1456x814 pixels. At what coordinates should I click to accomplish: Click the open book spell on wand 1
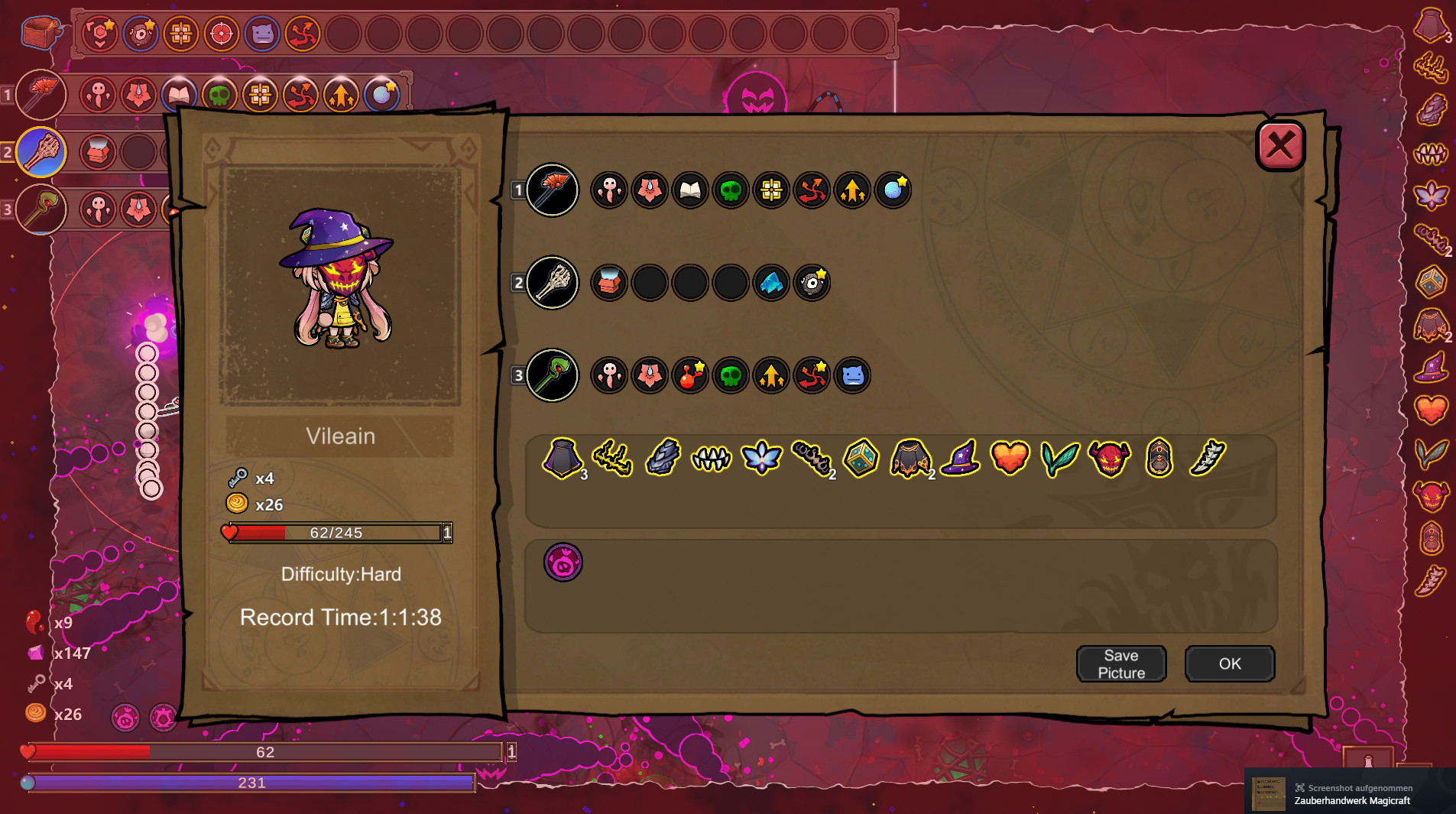tap(689, 190)
